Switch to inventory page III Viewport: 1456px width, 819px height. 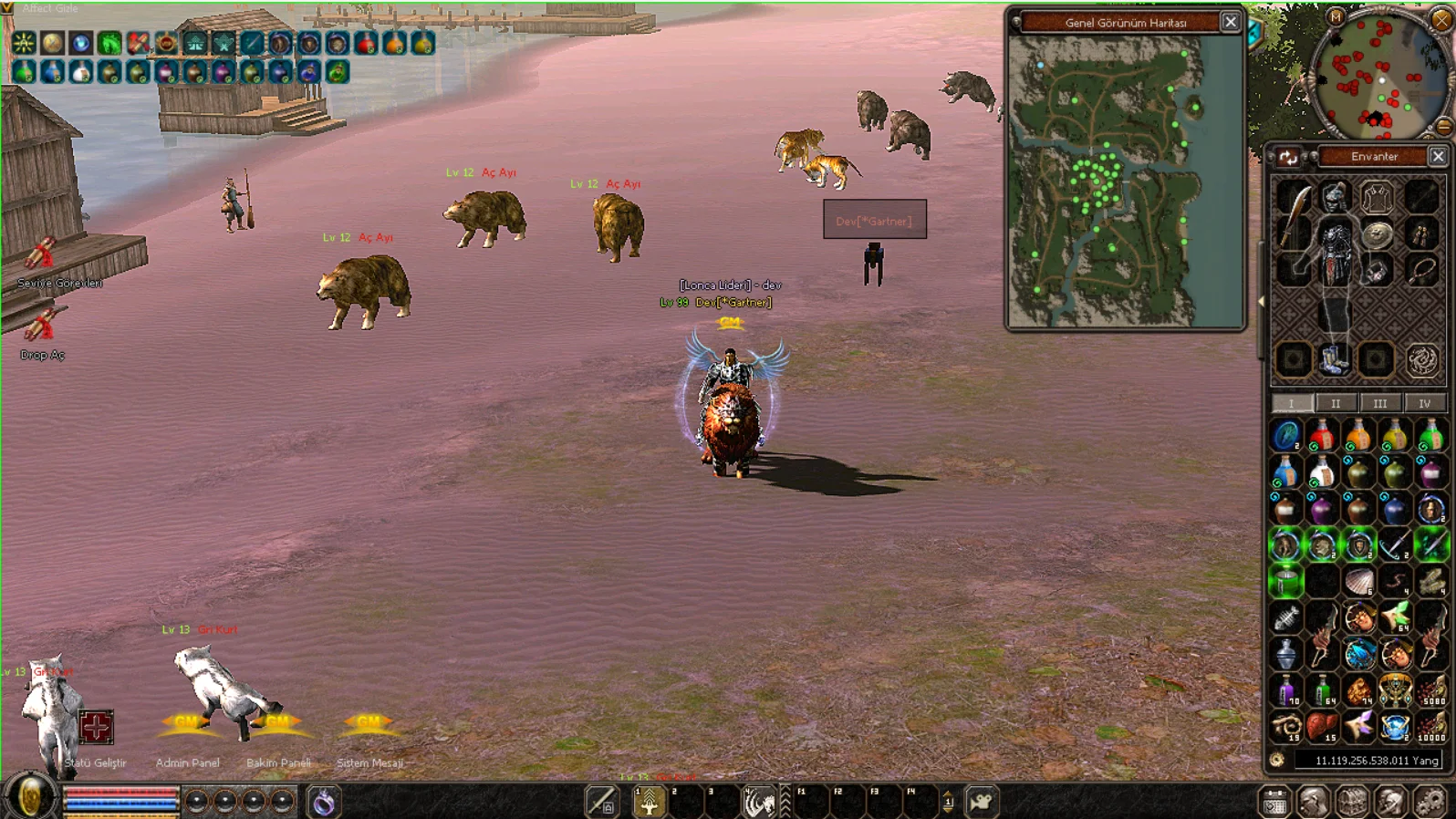pyautogui.click(x=1379, y=403)
